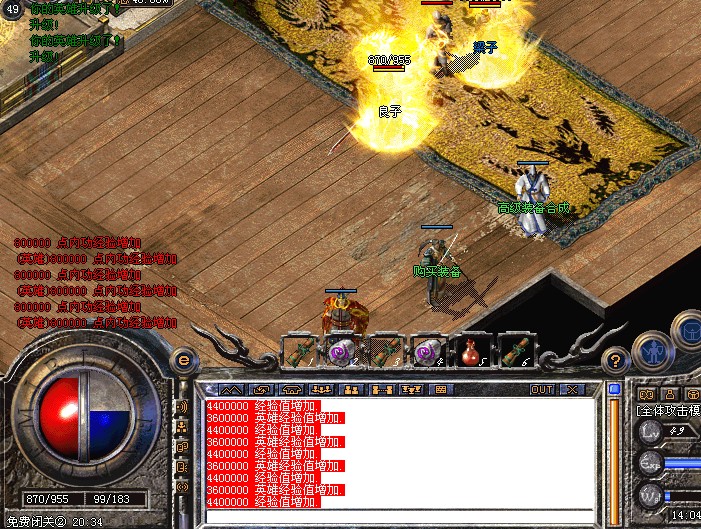Viewport: 701px width, 529px height.
Task: Click the round 'e' button
Action: point(184,361)
